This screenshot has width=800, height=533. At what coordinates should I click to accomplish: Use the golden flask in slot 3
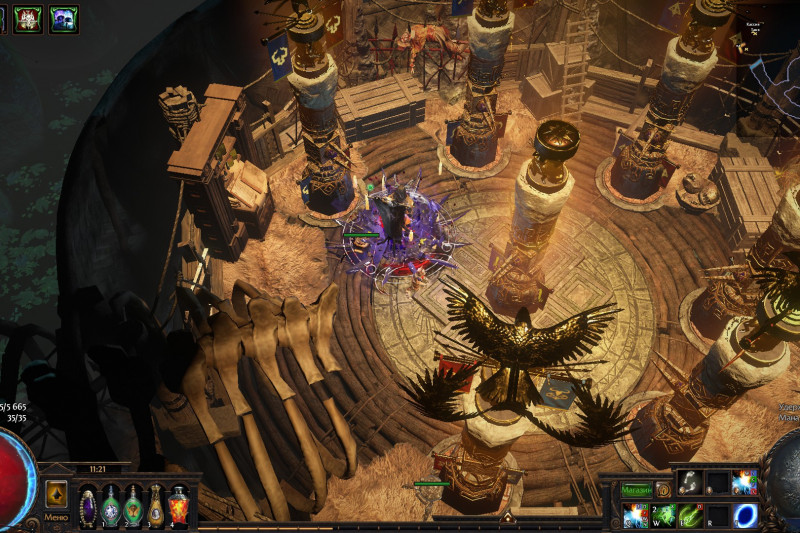click(x=156, y=504)
